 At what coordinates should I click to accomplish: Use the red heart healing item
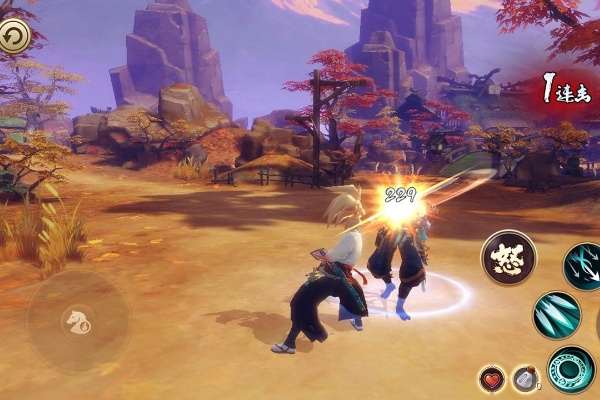(491, 379)
